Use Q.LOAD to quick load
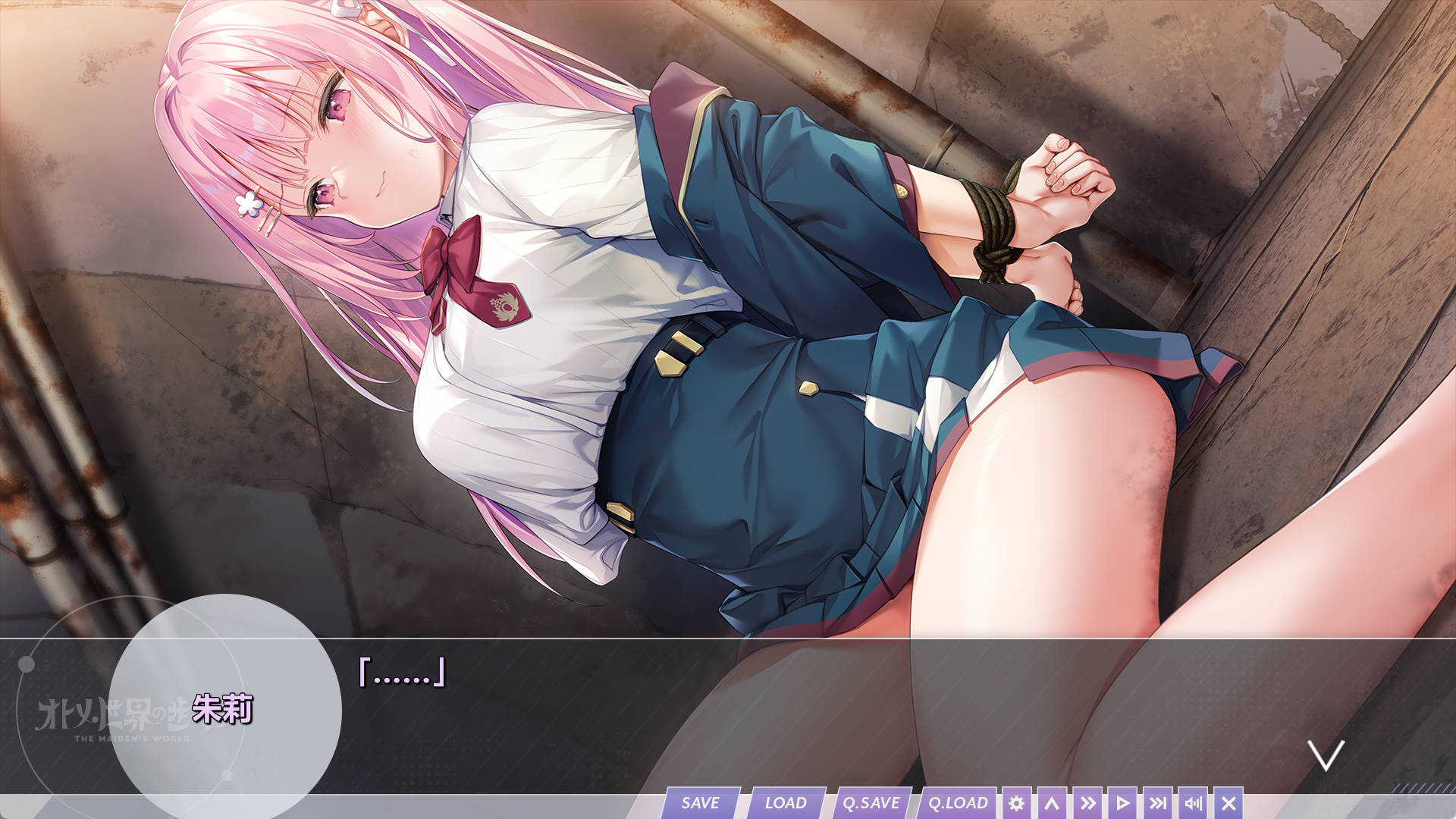Screen dimensions: 1456x819 [x=958, y=802]
